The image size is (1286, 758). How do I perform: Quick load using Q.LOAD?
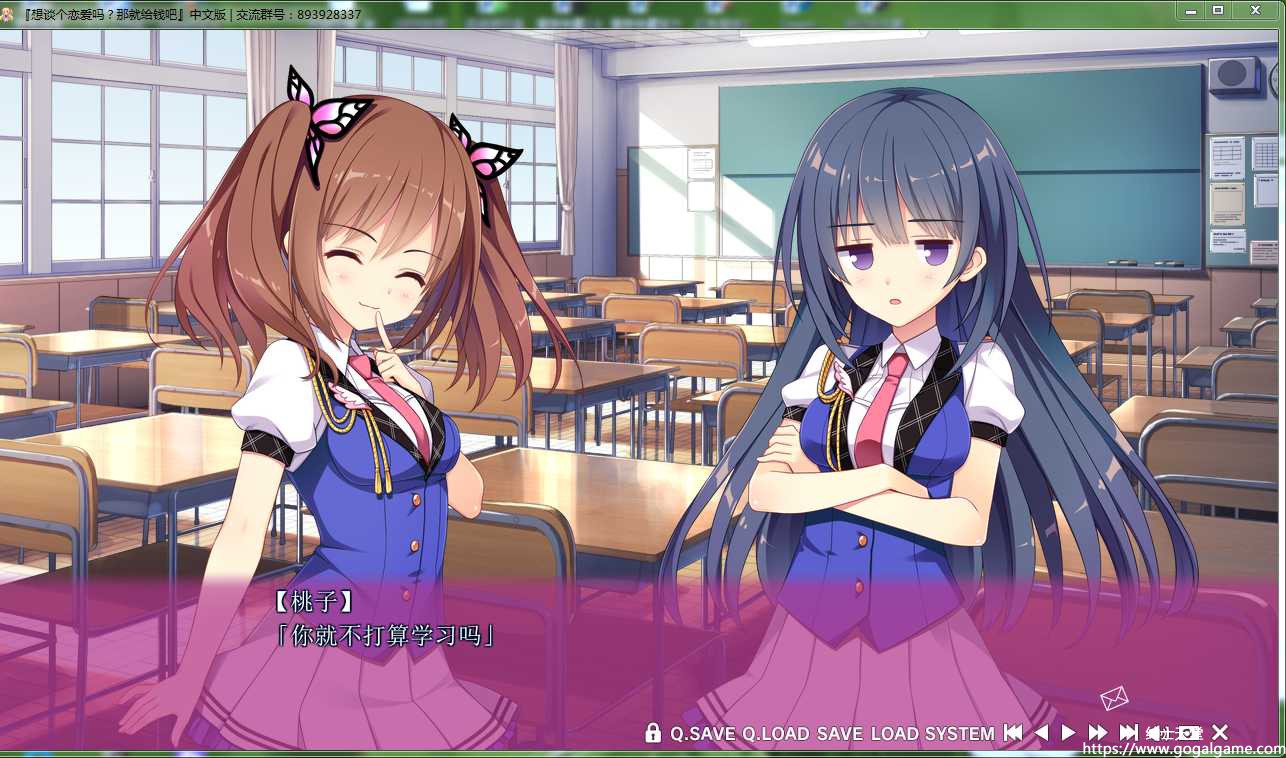pos(775,733)
